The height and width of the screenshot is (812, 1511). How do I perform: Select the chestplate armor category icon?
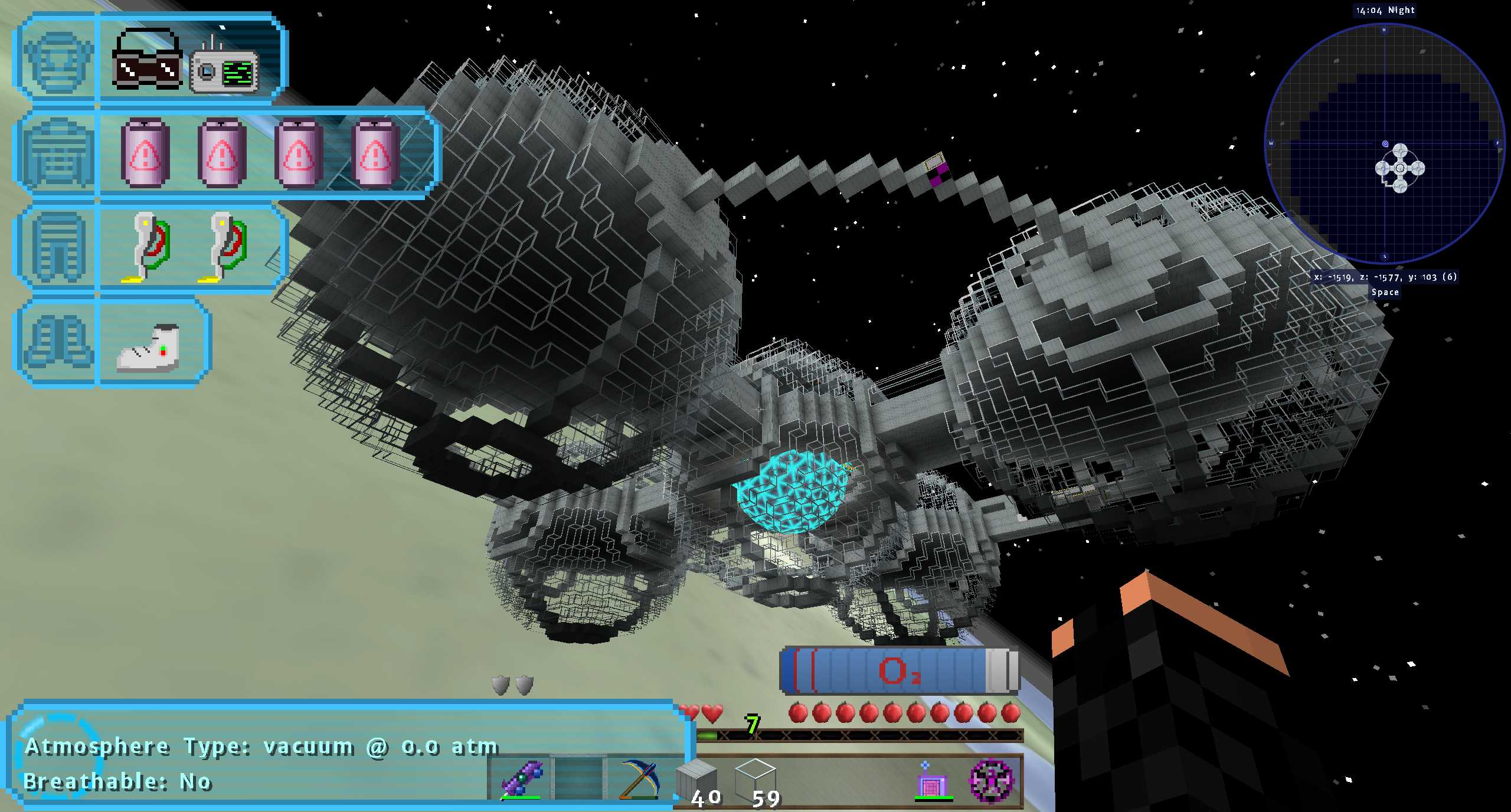(x=57, y=153)
